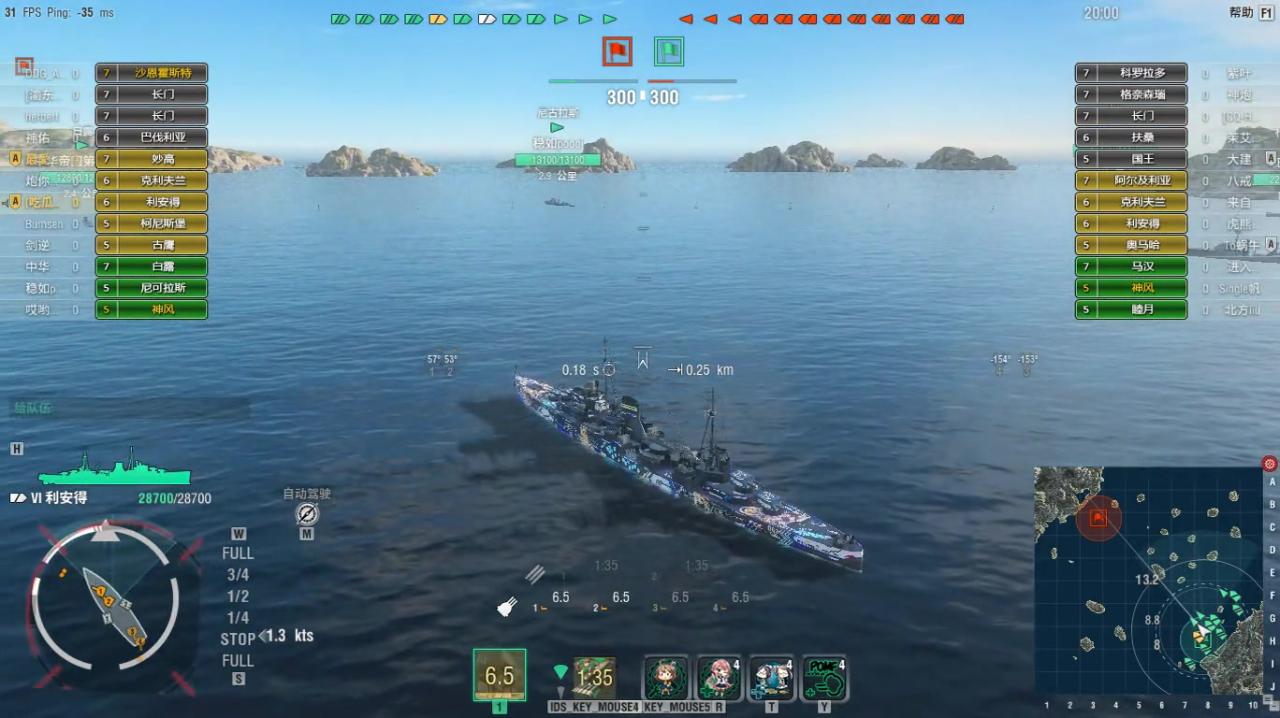The height and width of the screenshot is (718, 1280).
Task: Click the battle minimap
Action: (x=1148, y=580)
